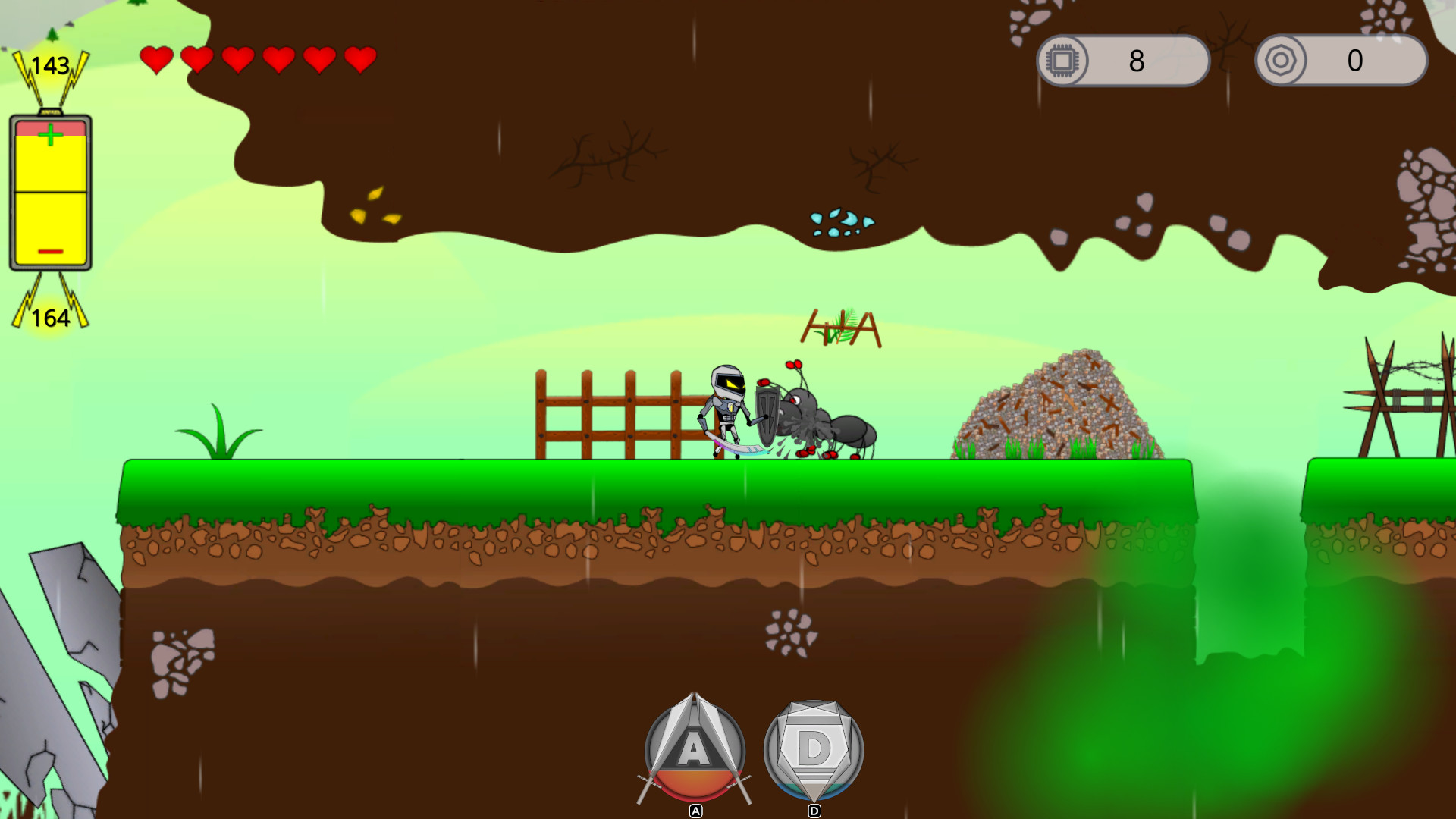Click the A key label under the sword ability
The image size is (1456, 819).
pyautogui.click(x=695, y=811)
